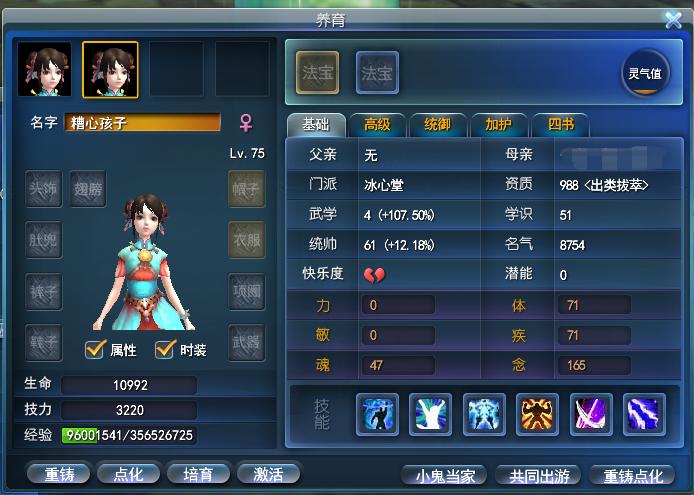
Task: Open the 统御 tab
Action: pos(437,125)
